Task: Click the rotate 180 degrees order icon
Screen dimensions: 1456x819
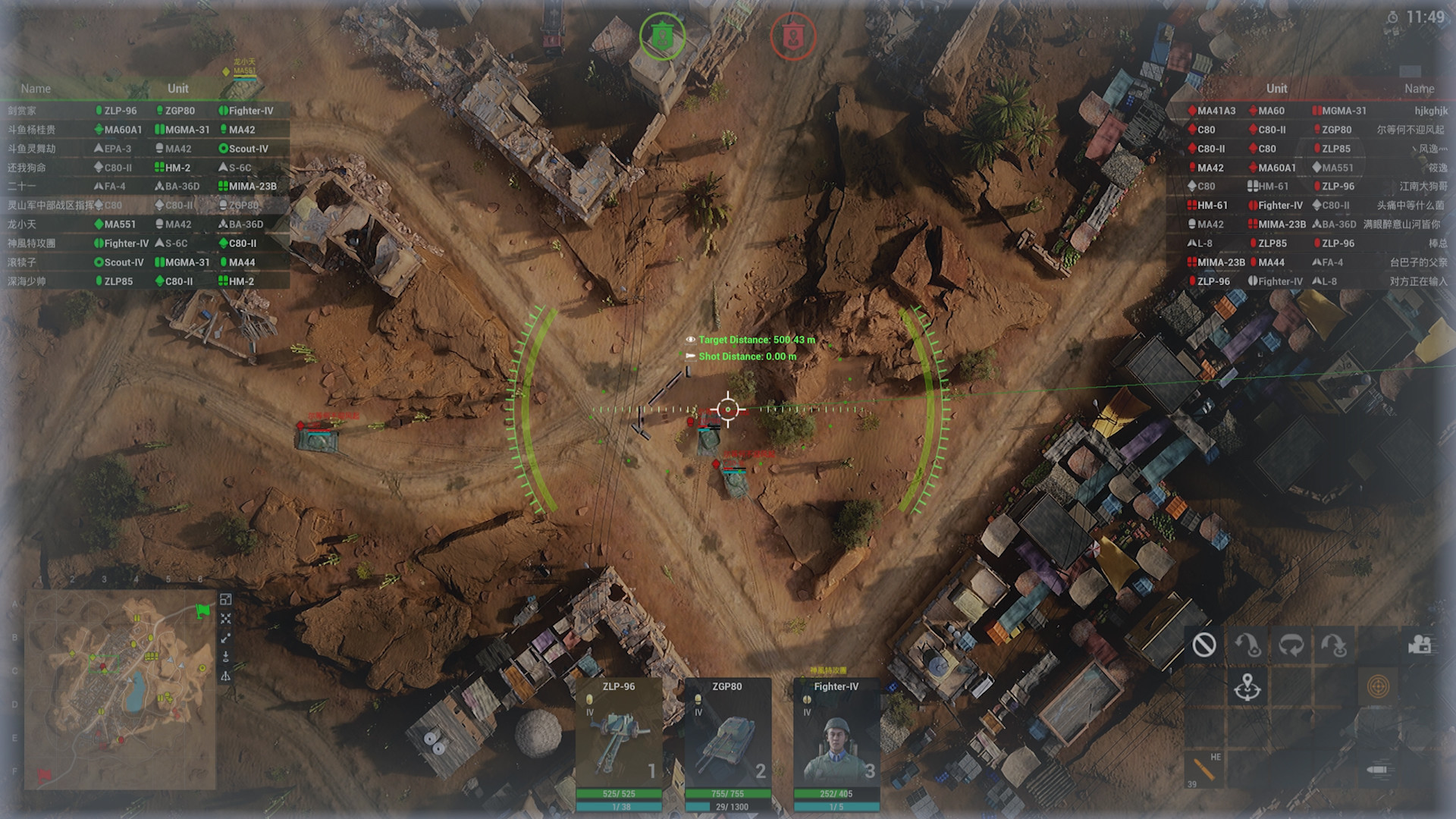Action: pos(1292,645)
